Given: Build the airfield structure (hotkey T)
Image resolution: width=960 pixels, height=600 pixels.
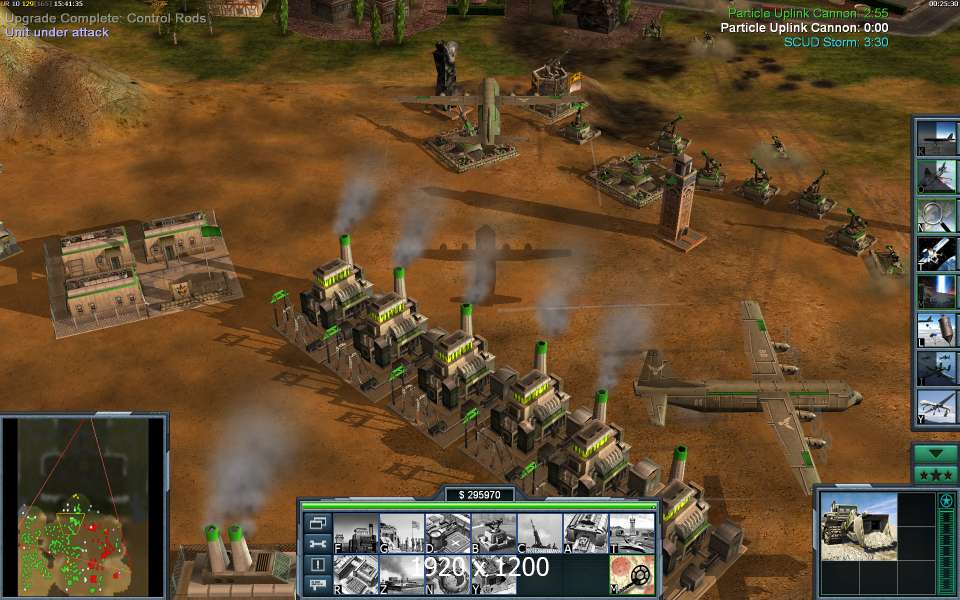Looking at the screenshot, I should click(x=633, y=533).
